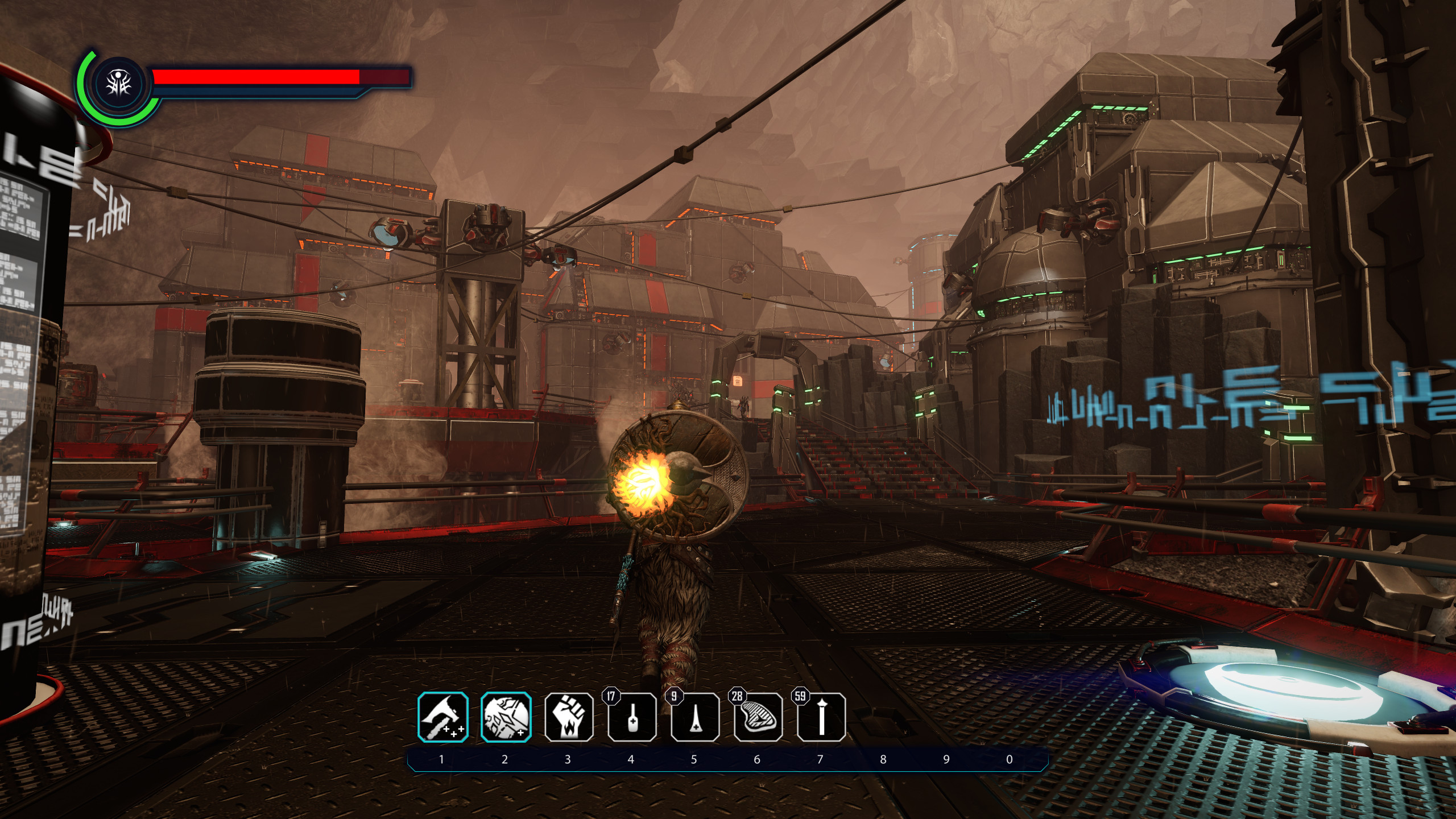Viewport: 1456px width, 819px height.
Task: Select the cone-shaped healing item with 9 count
Action: click(695, 718)
